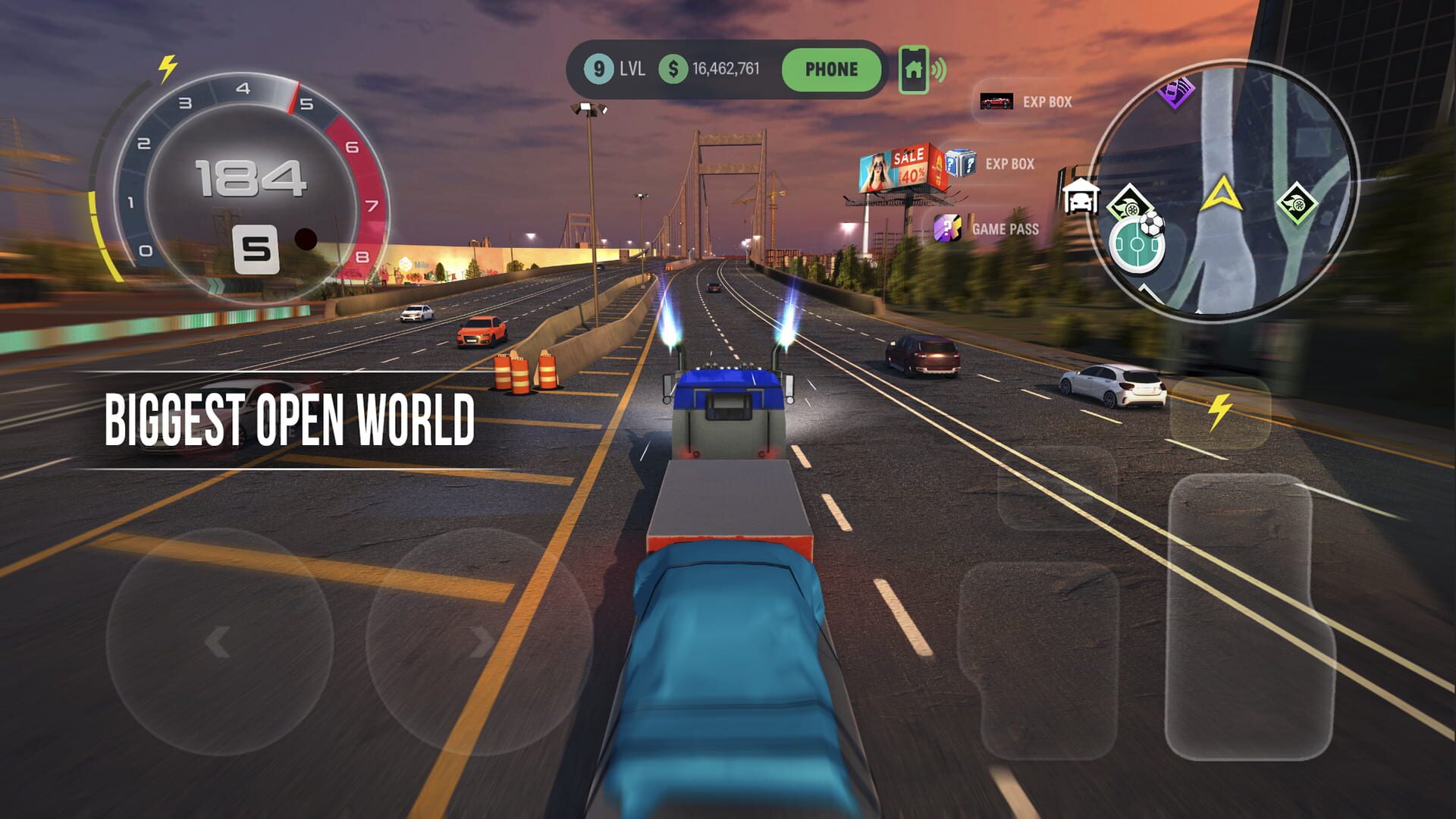Tap the lightning bolt above the speedometer
This screenshot has width=1456, height=819.
(x=166, y=67)
